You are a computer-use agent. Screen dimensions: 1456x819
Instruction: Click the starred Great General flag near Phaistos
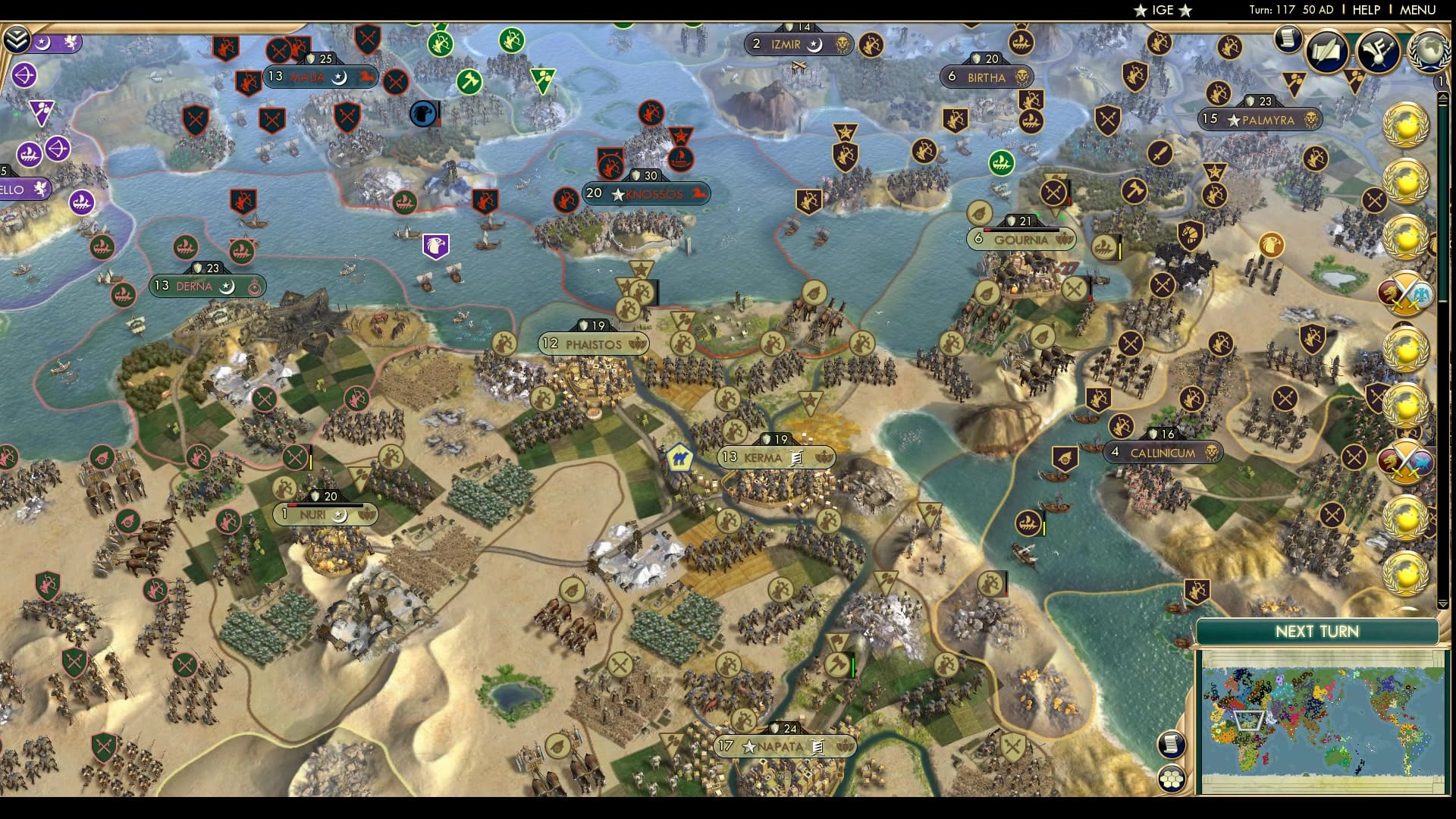(x=642, y=269)
